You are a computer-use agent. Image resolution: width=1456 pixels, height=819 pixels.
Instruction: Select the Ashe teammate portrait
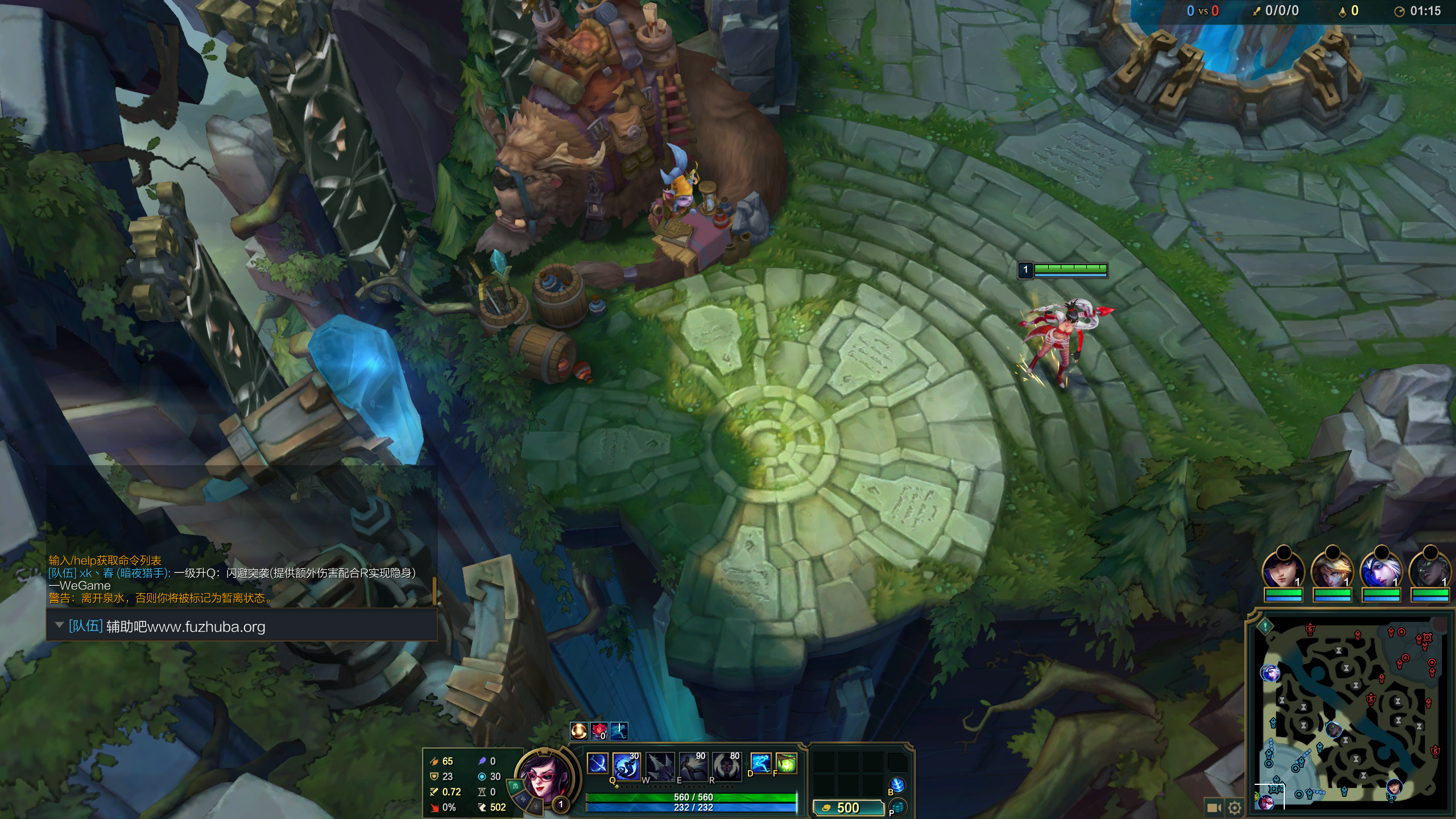[x=1381, y=569]
